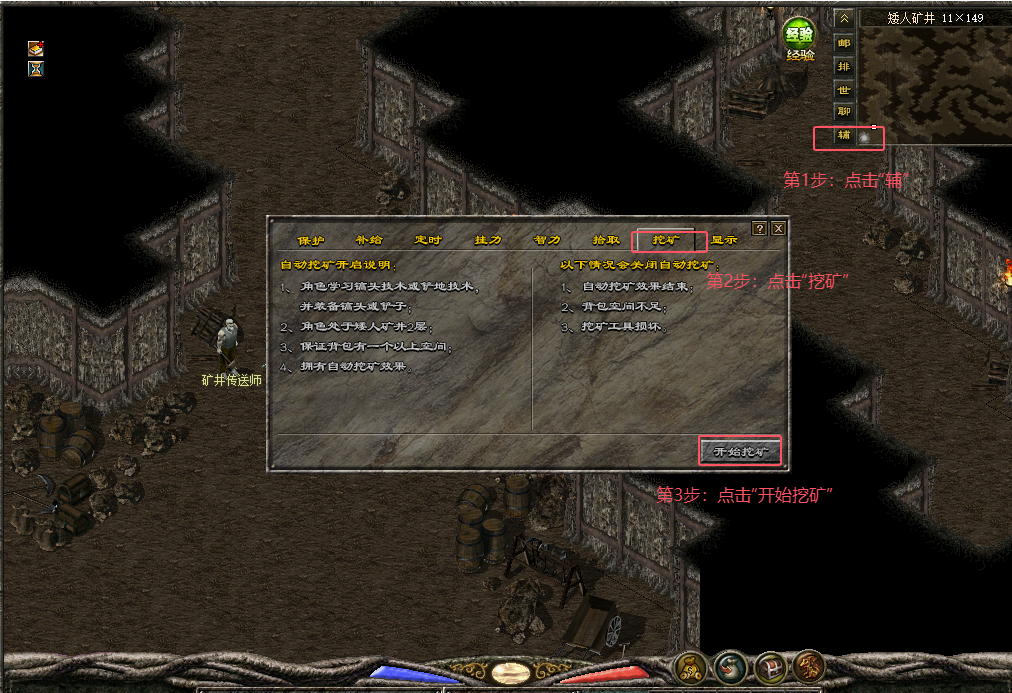The height and width of the screenshot is (693, 1012).
Task: Open the 保护 protection tab
Action: pos(311,241)
